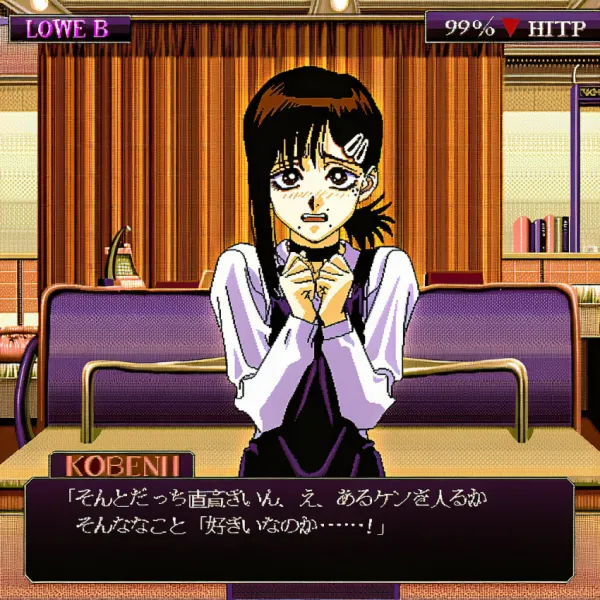Select the KOBENII speaker name plate
The width and height of the screenshot is (600, 600).
[x=122, y=465]
